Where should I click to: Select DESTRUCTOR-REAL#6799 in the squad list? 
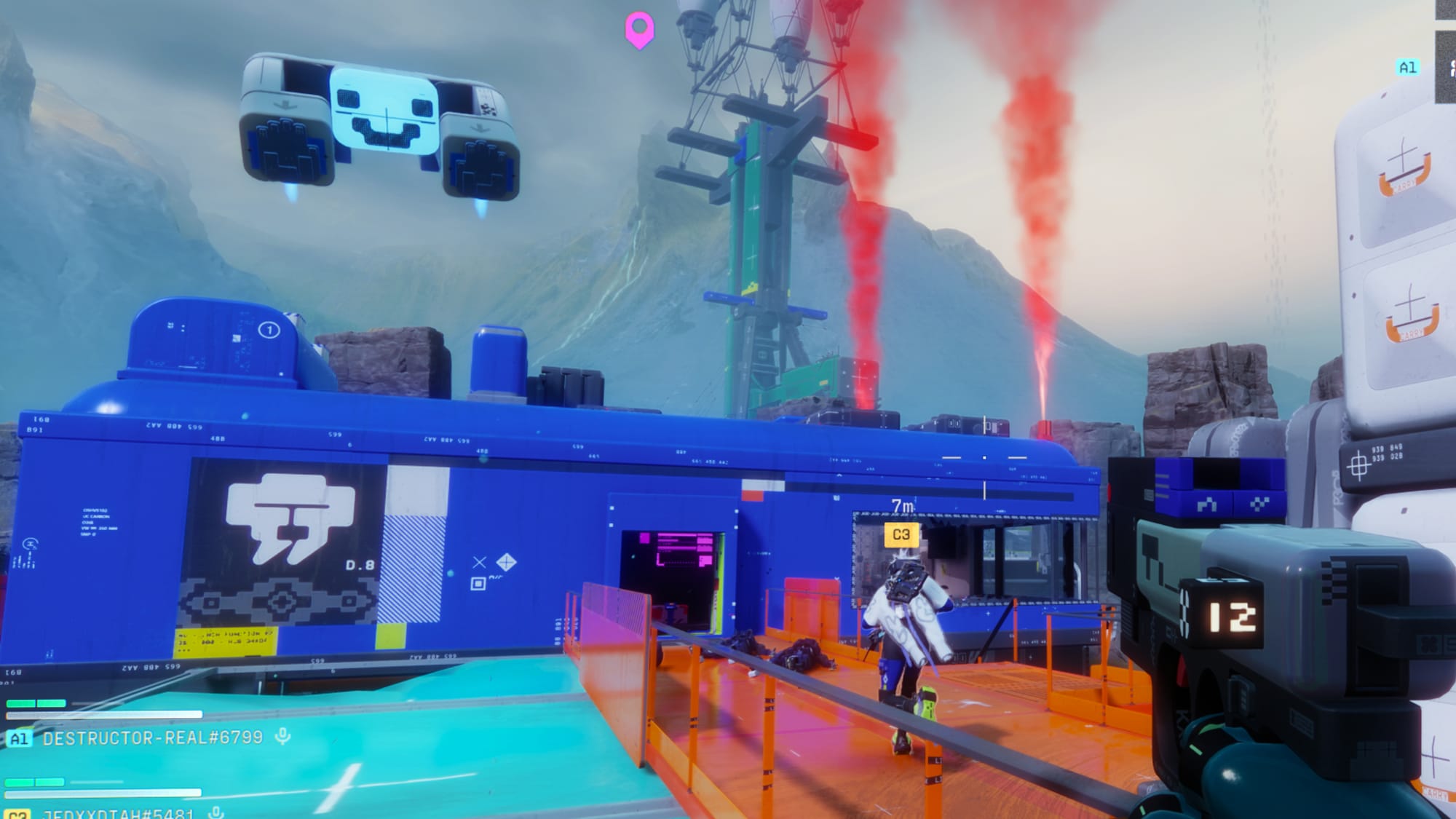(152, 737)
